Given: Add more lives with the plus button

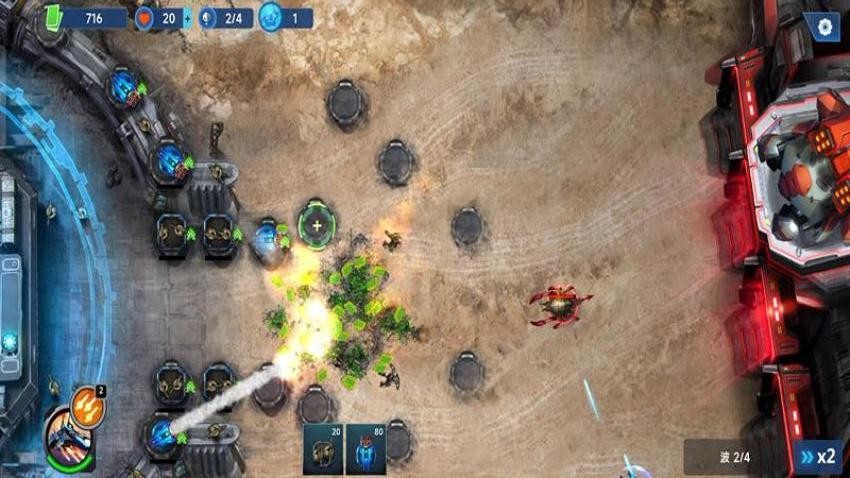Looking at the screenshot, I should [x=187, y=19].
